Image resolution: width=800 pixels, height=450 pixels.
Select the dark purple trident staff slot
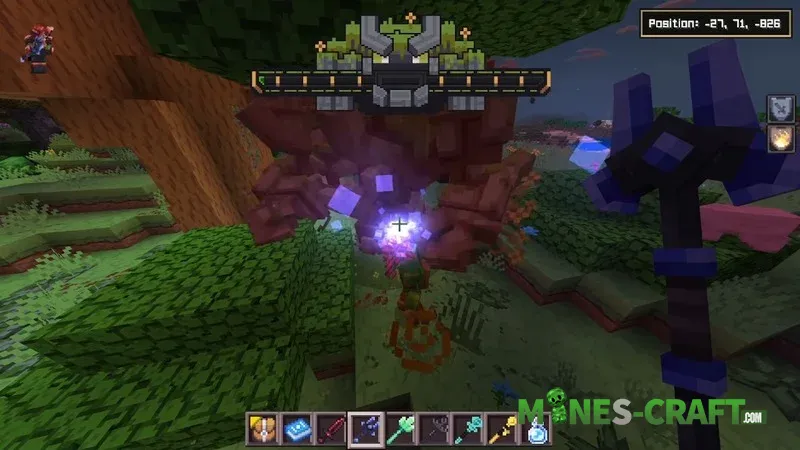[x=364, y=430]
